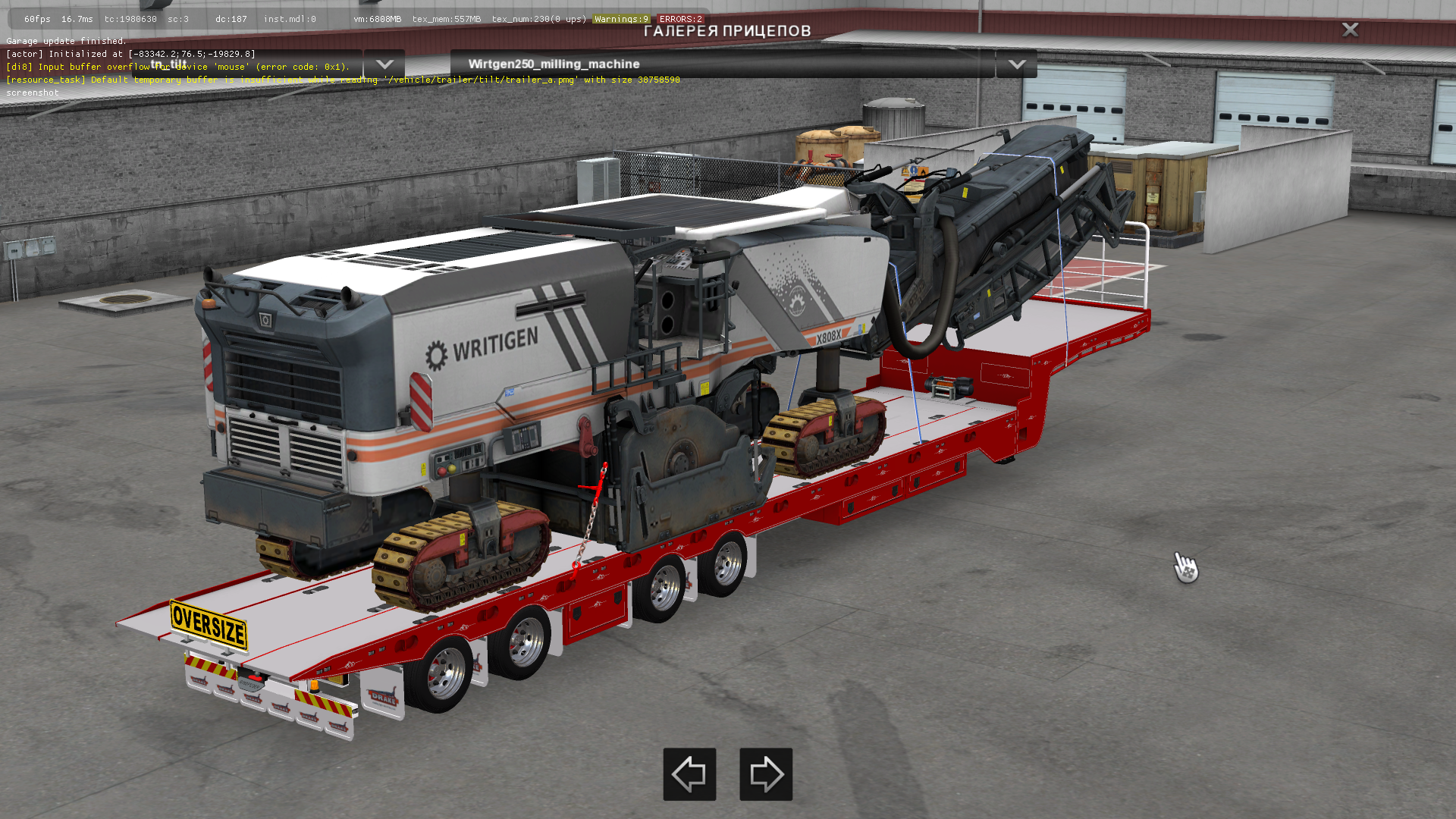Select the right arrow navigation icon
Viewport: 1456px width, 819px height.
click(x=765, y=774)
